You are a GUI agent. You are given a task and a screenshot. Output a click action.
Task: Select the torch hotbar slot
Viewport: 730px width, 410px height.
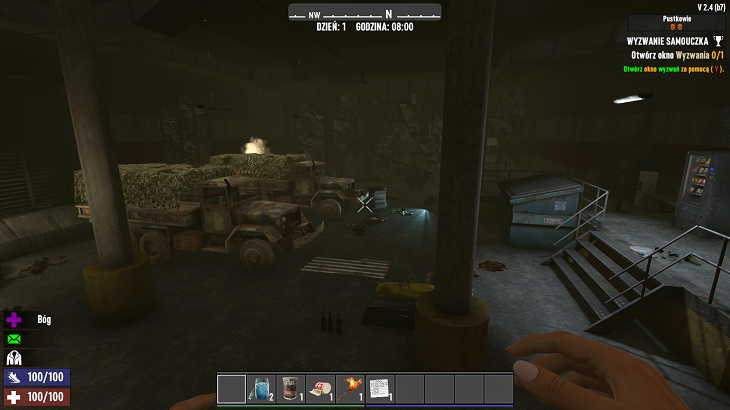tap(351, 388)
